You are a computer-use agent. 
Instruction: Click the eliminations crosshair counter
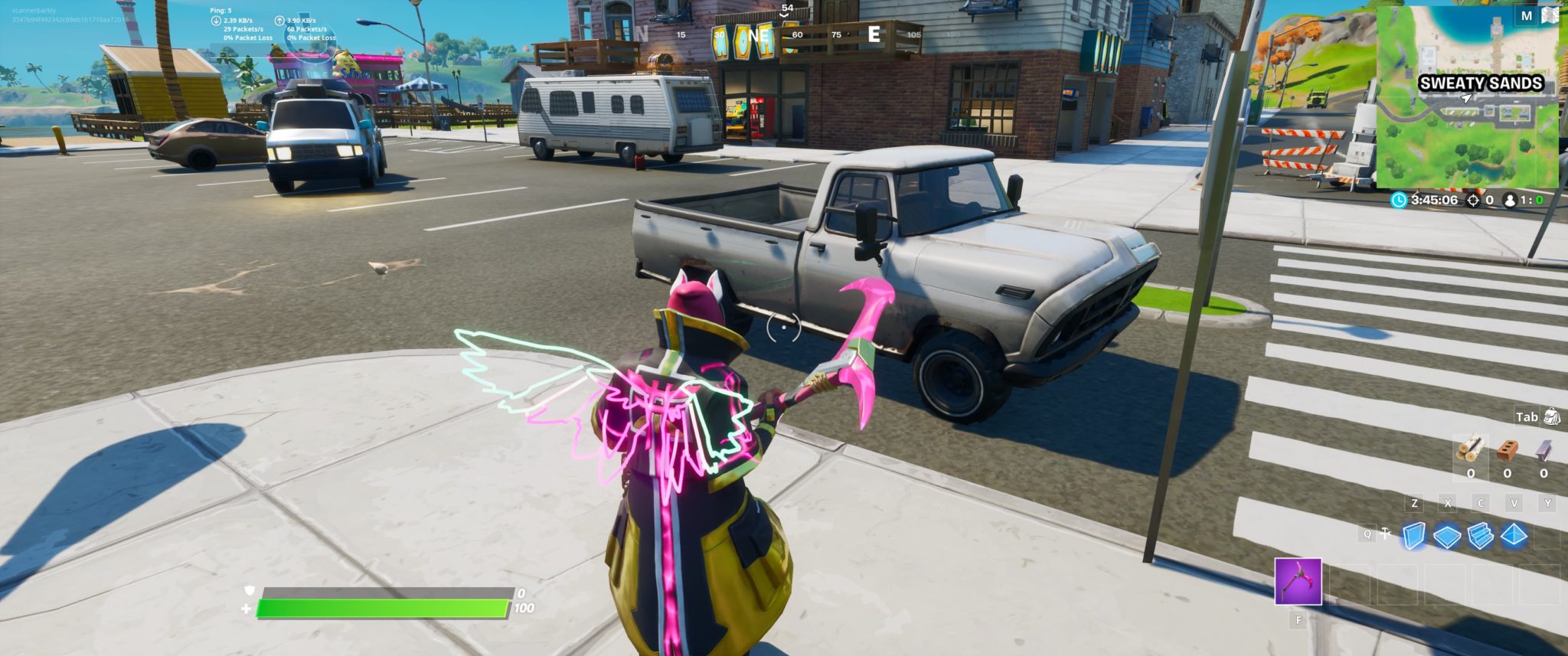coord(1473,201)
